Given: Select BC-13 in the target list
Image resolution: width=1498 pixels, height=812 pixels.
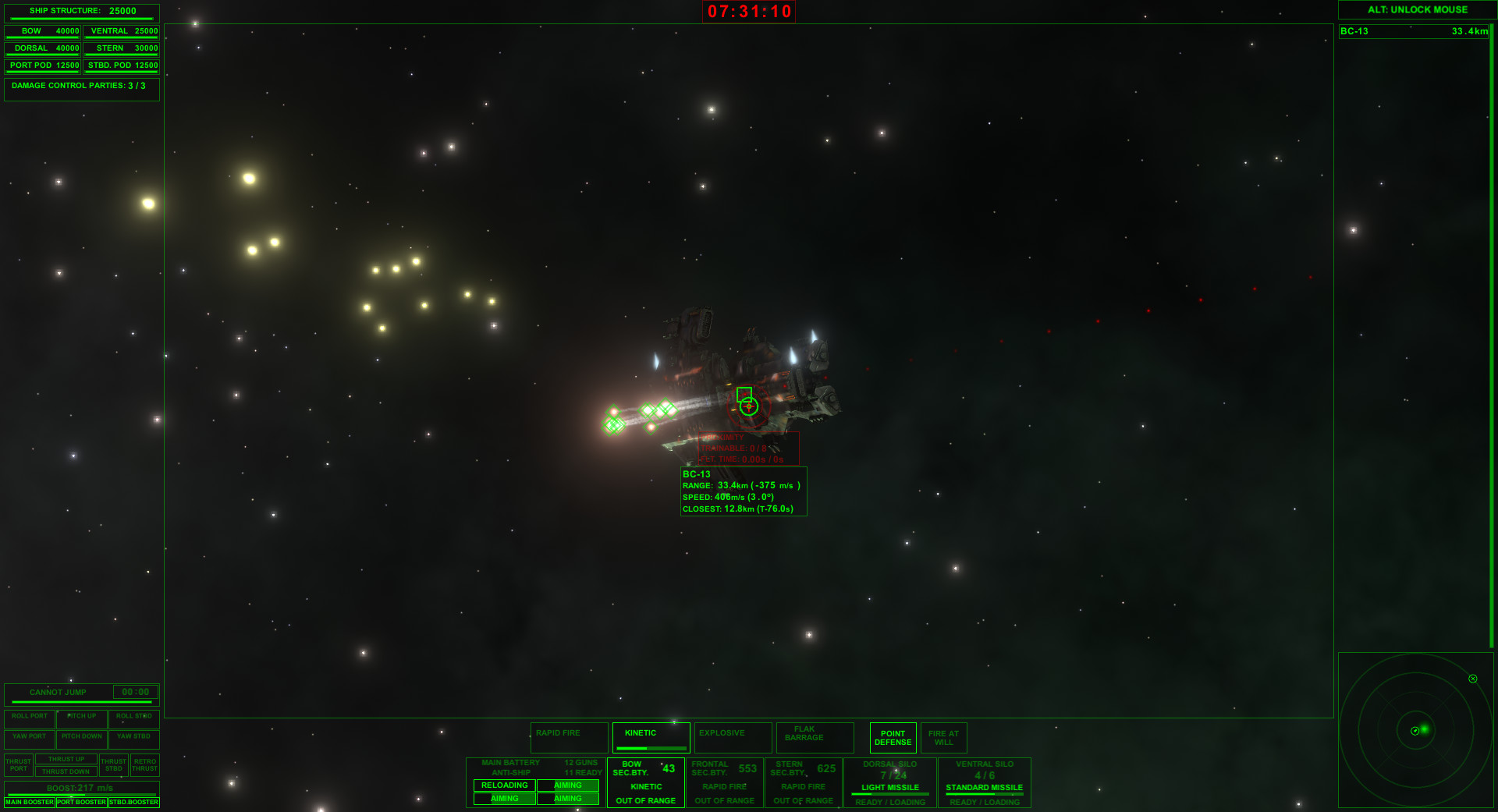Looking at the screenshot, I should point(1412,31).
